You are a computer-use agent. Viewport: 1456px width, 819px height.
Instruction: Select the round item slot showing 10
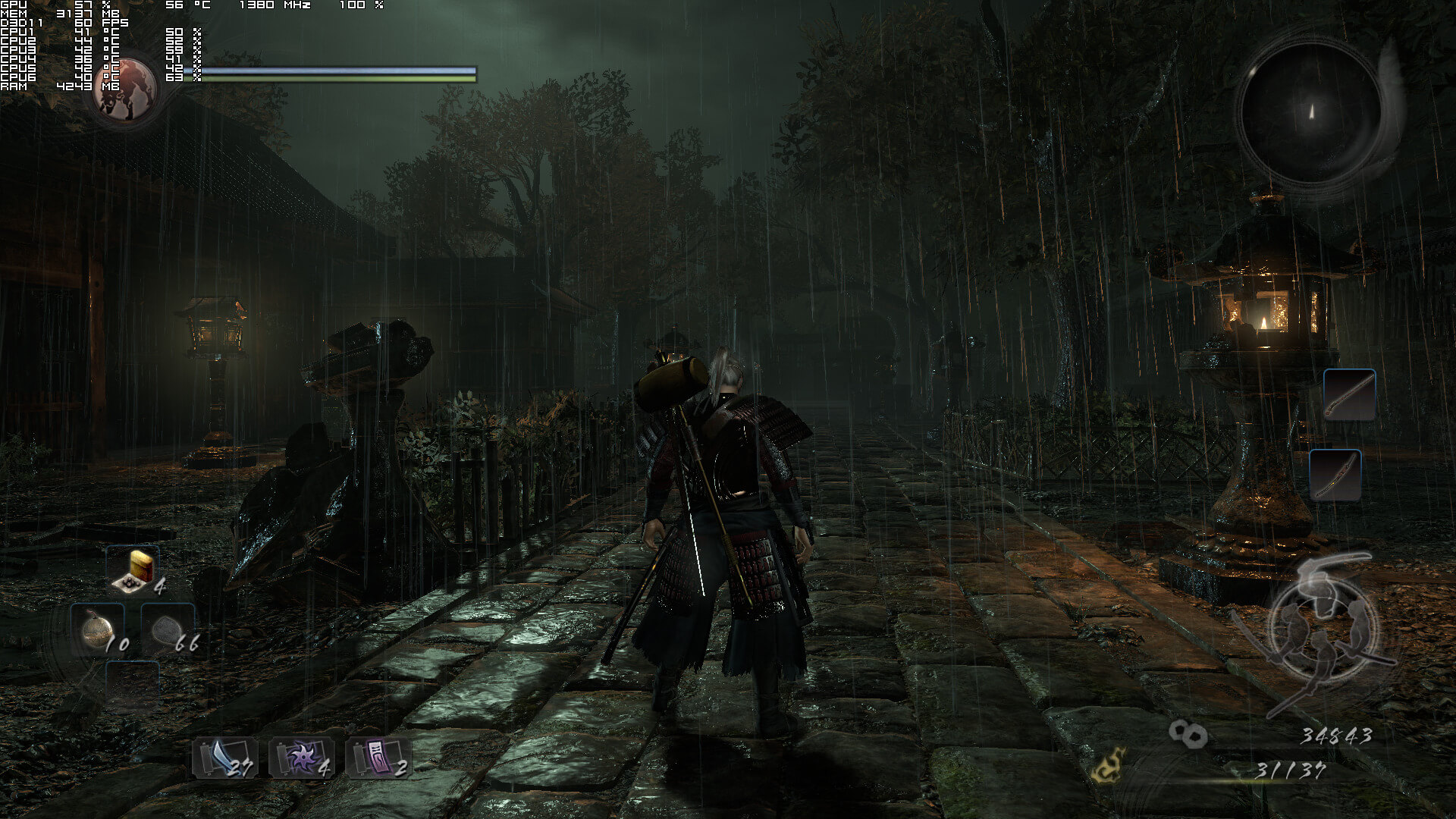pos(98,629)
